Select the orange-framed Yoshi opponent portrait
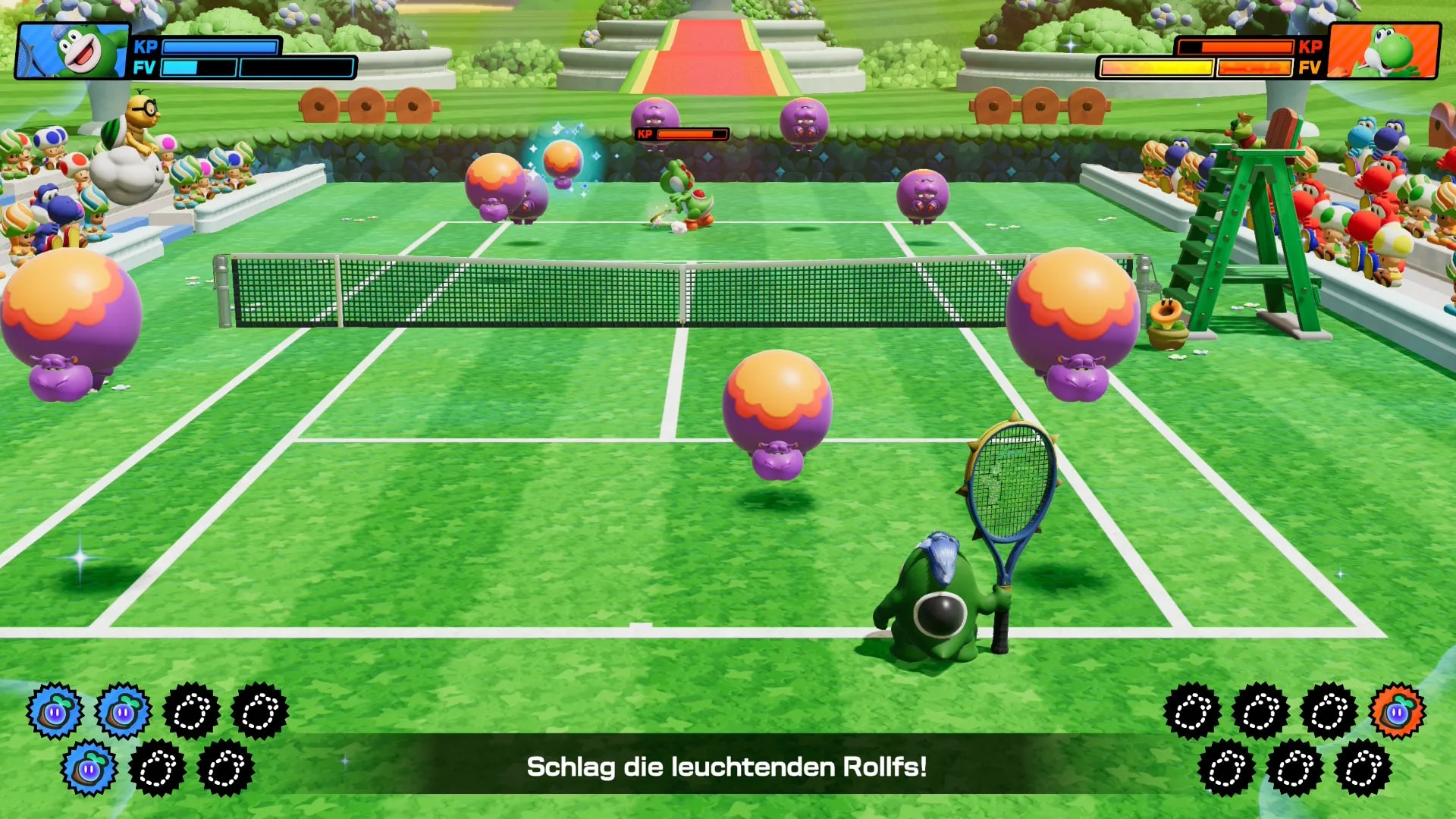 click(1384, 51)
